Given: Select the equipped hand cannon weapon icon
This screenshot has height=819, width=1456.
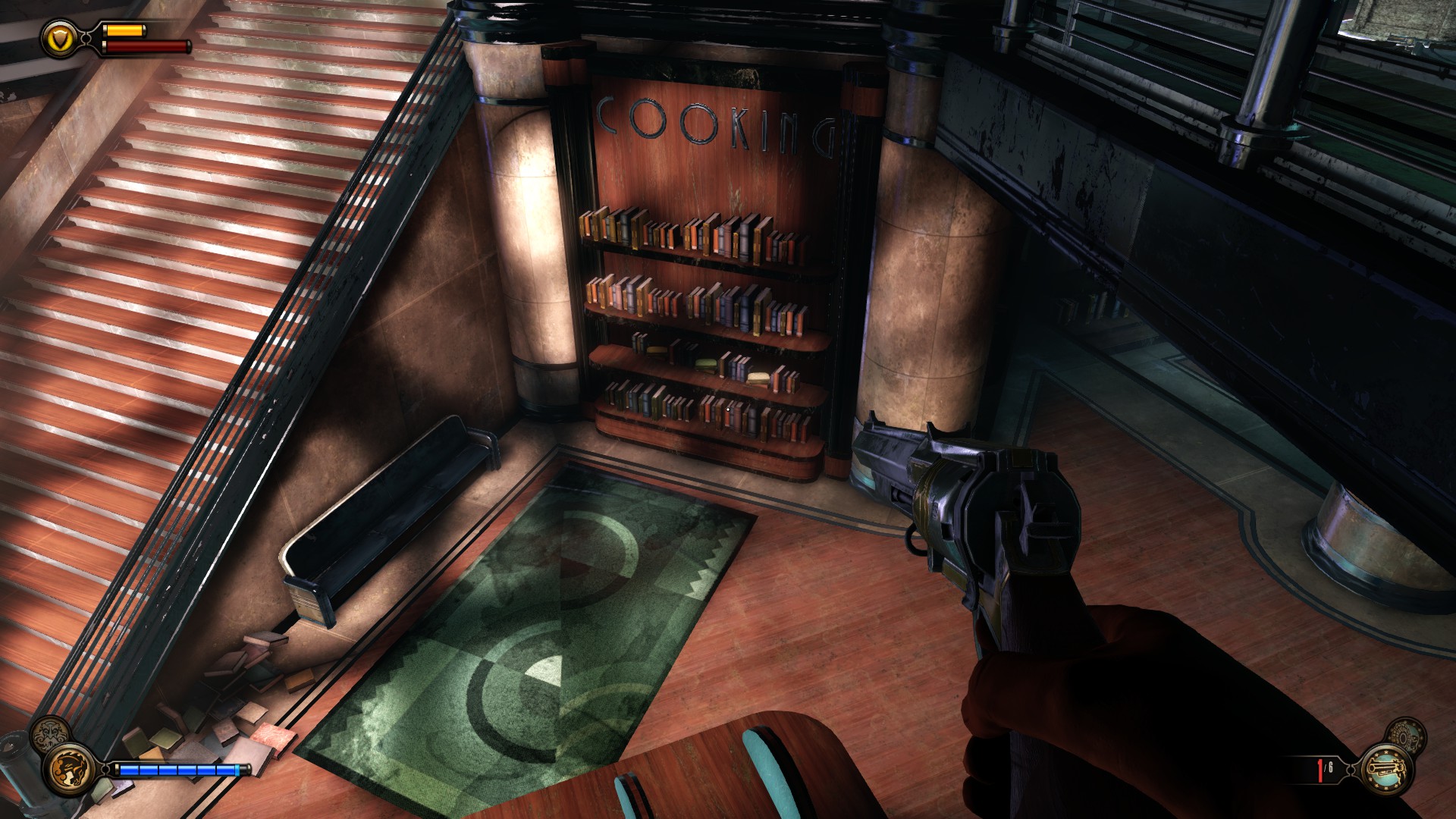Looking at the screenshot, I should 1385,768.
